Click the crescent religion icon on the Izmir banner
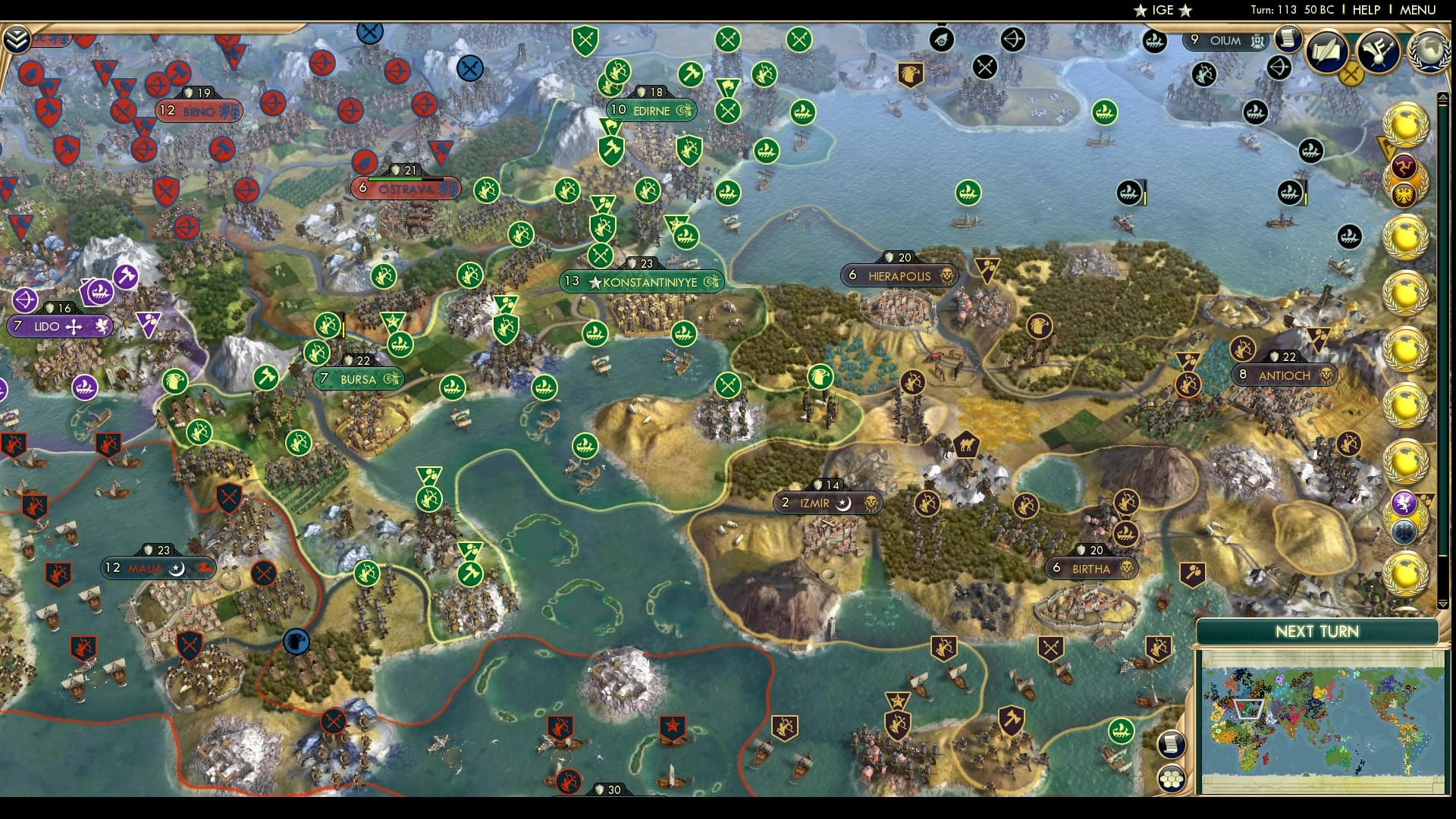The width and height of the screenshot is (1456, 819). [843, 503]
